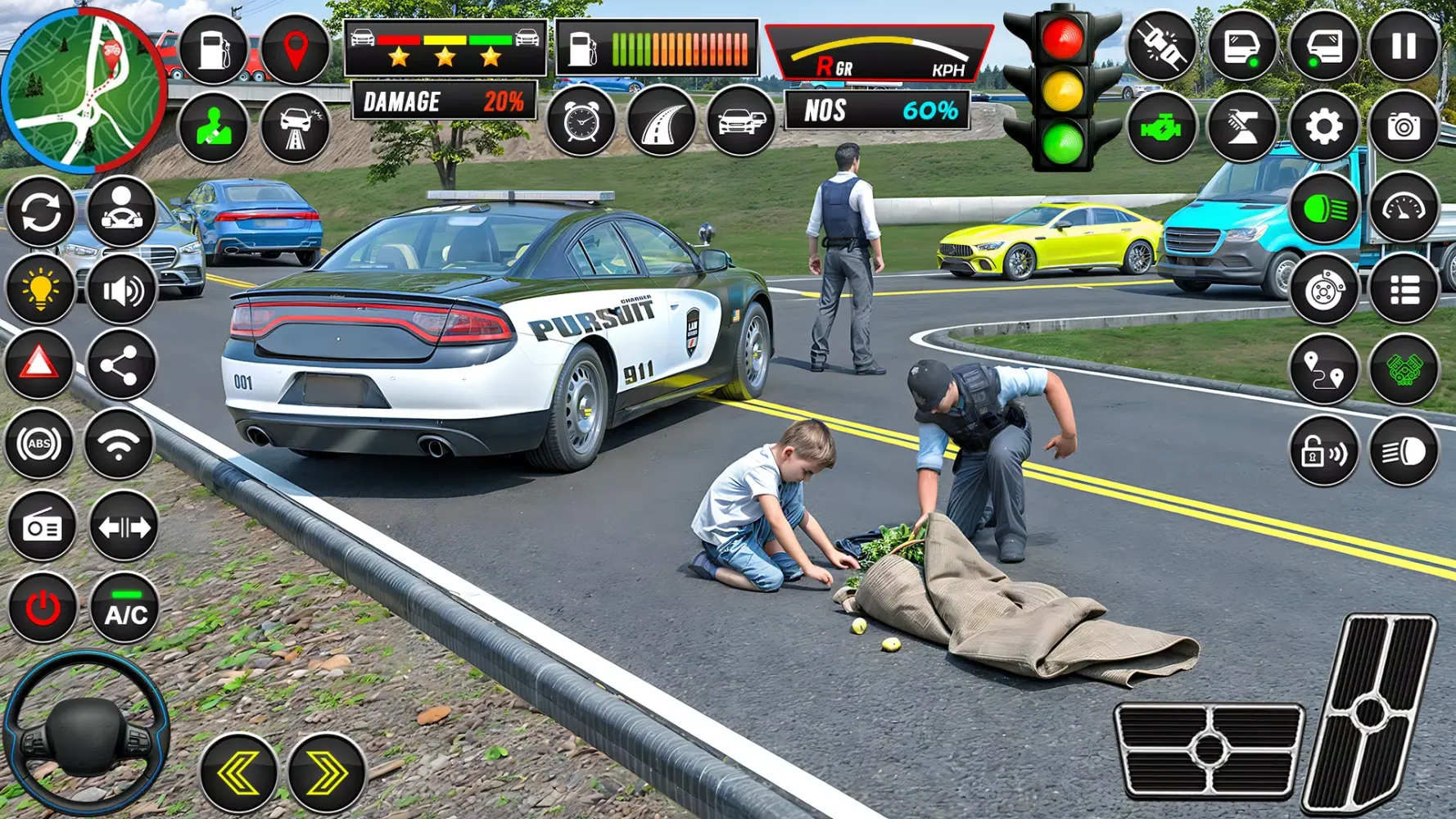This screenshot has height=819, width=1456.
Task: Hit the red power ignition button
Action: [43, 609]
